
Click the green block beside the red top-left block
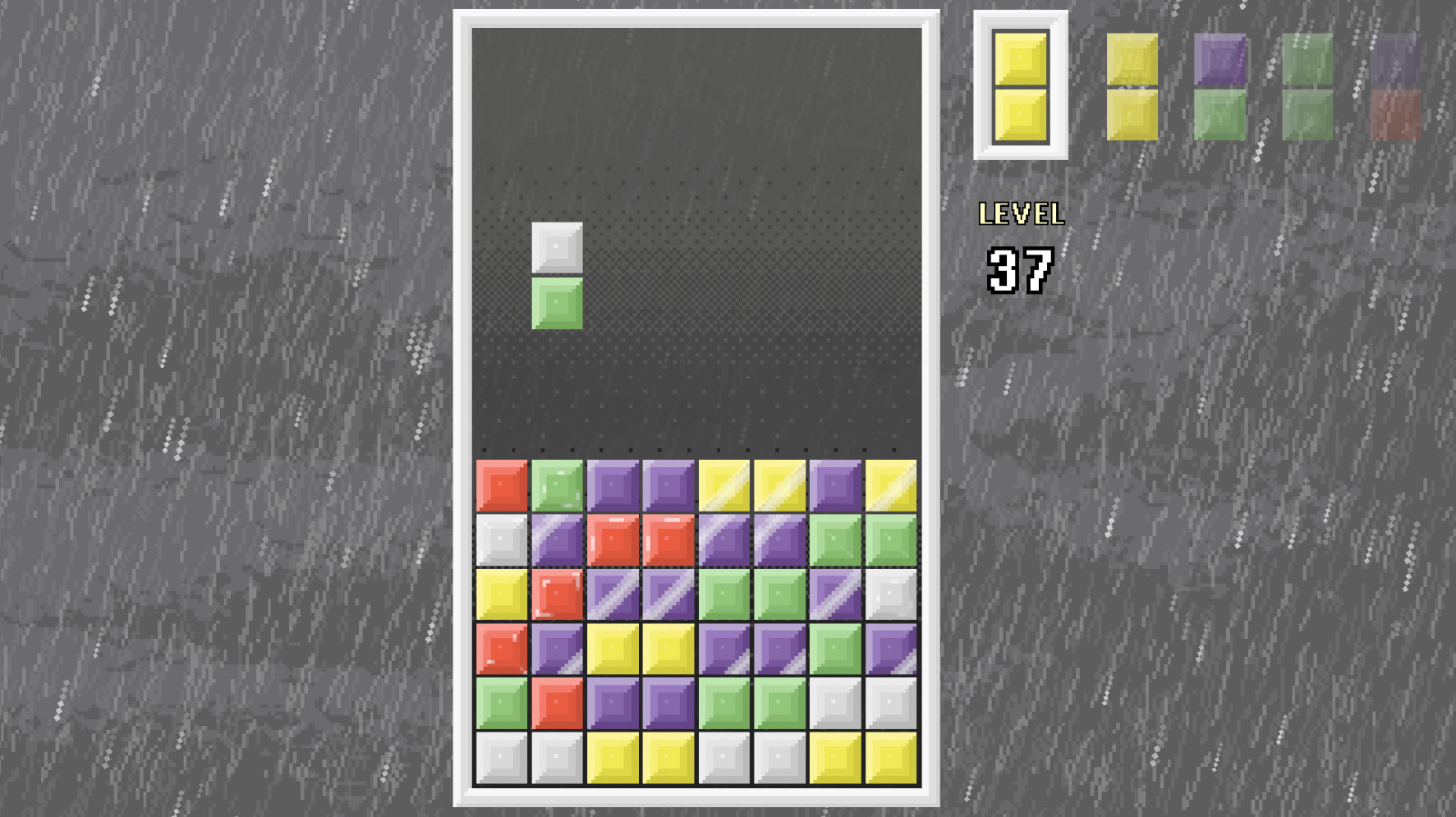click(x=557, y=486)
